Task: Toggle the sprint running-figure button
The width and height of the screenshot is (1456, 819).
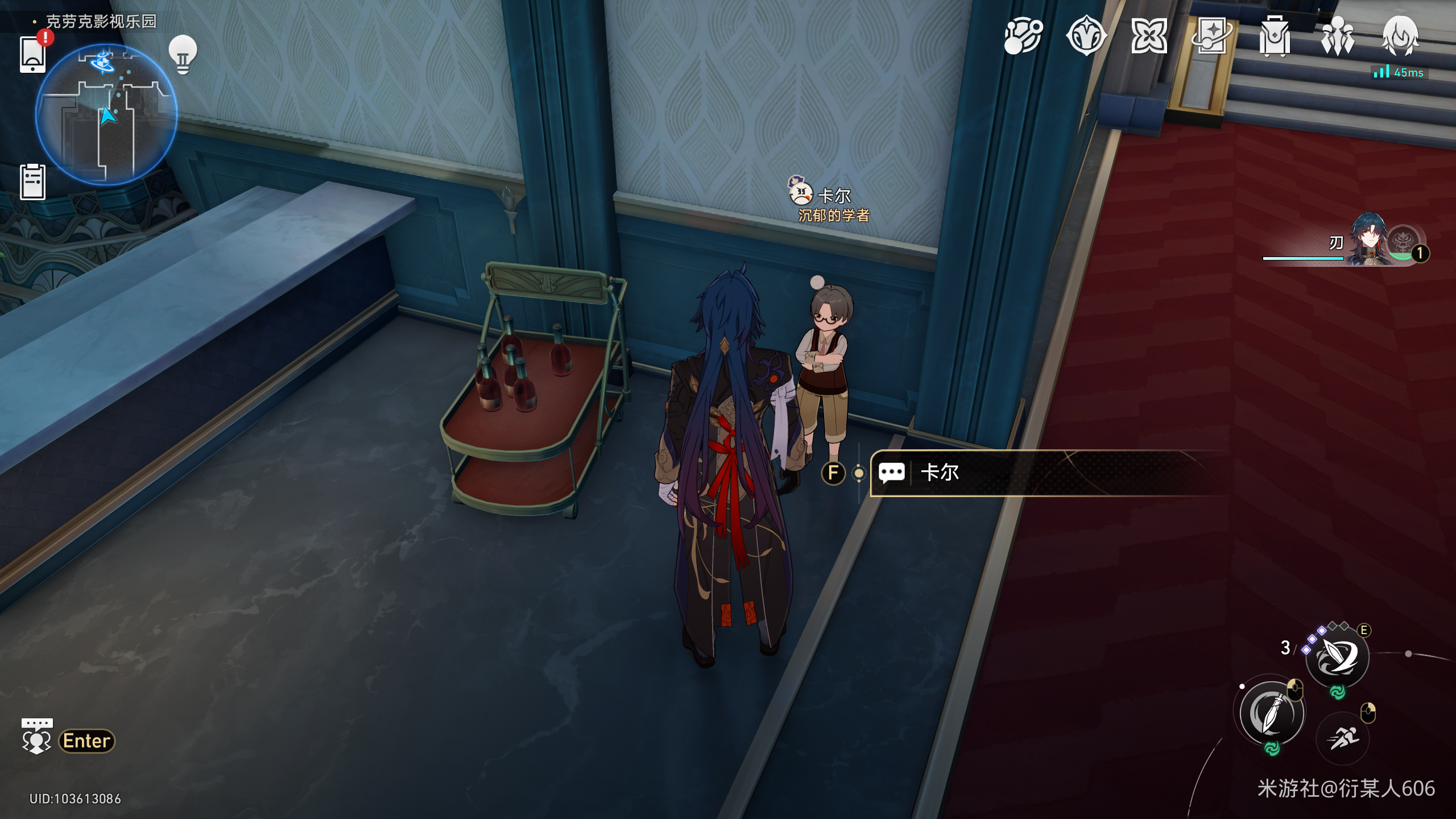Action: (x=1343, y=738)
